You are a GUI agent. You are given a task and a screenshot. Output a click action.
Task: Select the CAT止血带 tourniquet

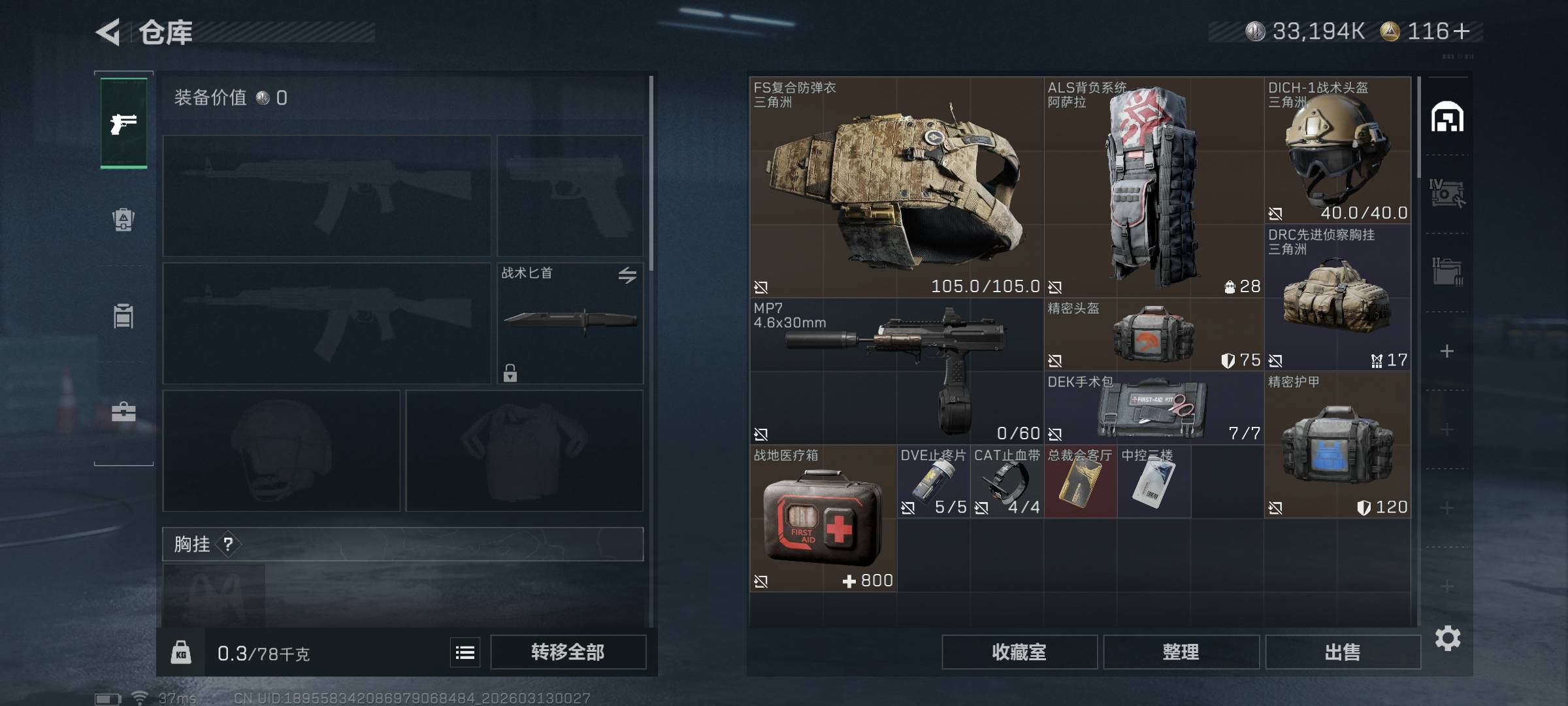coord(1006,482)
